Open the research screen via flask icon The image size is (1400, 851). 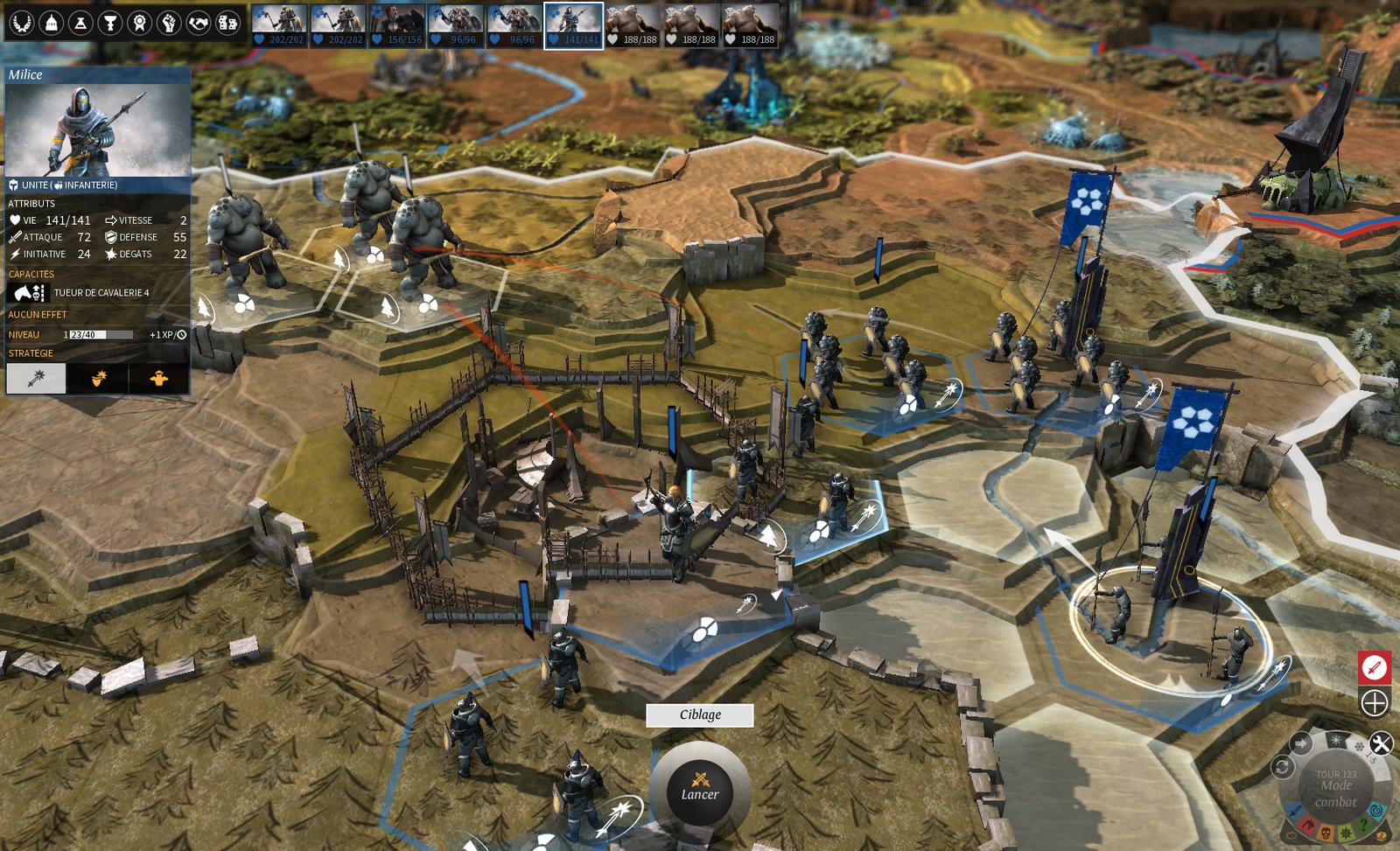[x=80, y=23]
